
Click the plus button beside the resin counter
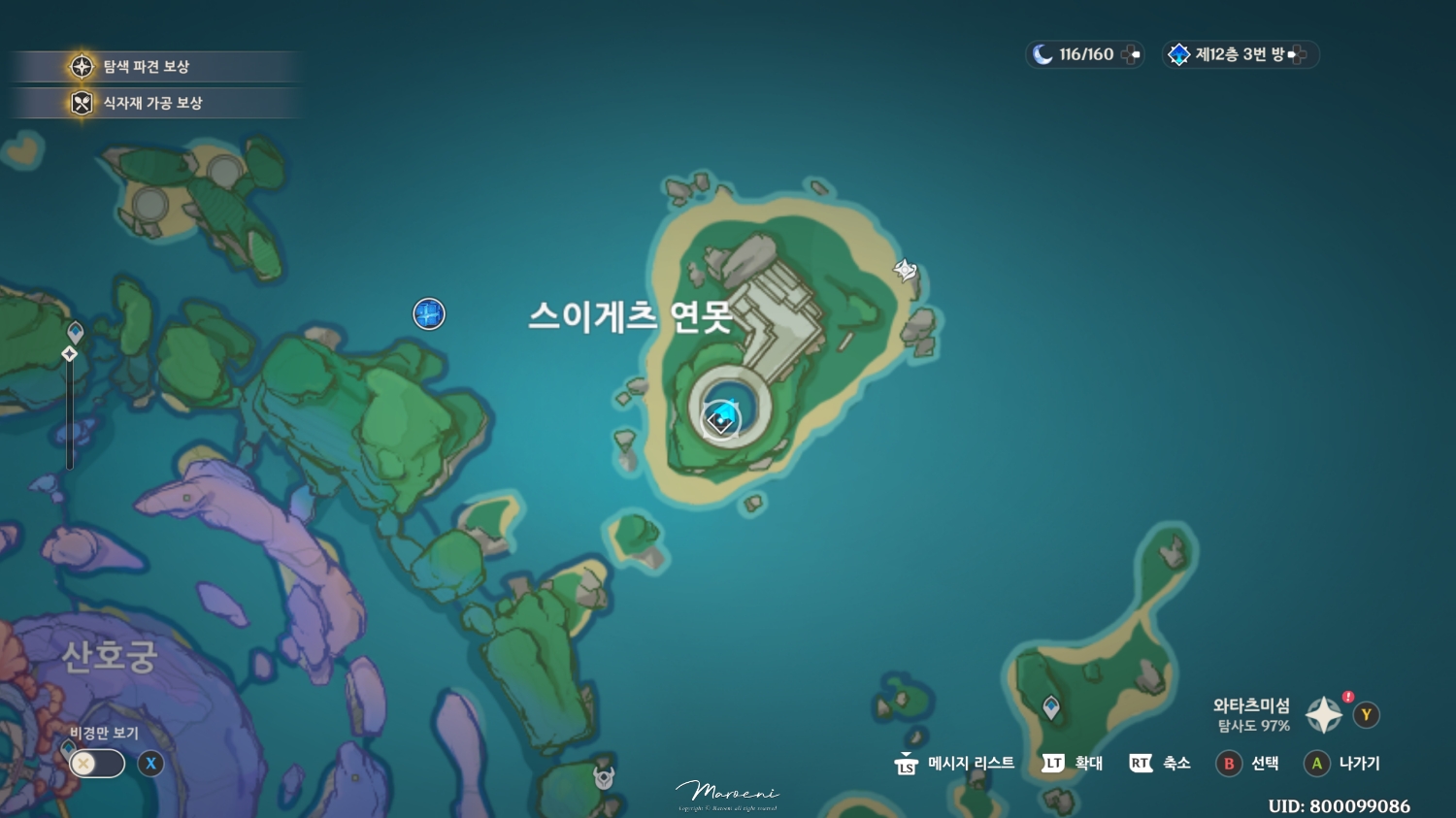[x=1130, y=54]
